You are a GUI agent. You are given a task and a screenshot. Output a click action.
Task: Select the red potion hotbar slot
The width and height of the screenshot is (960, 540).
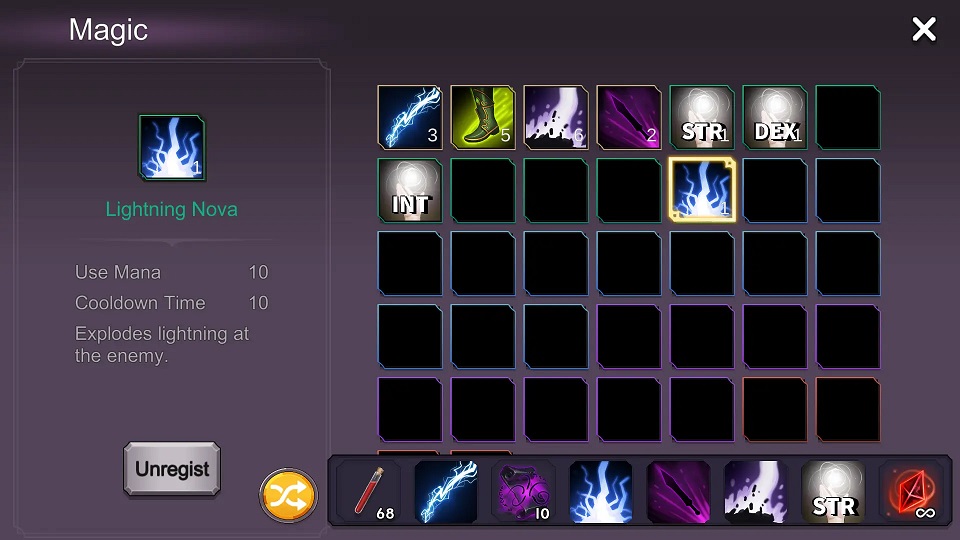pyautogui.click(x=370, y=492)
